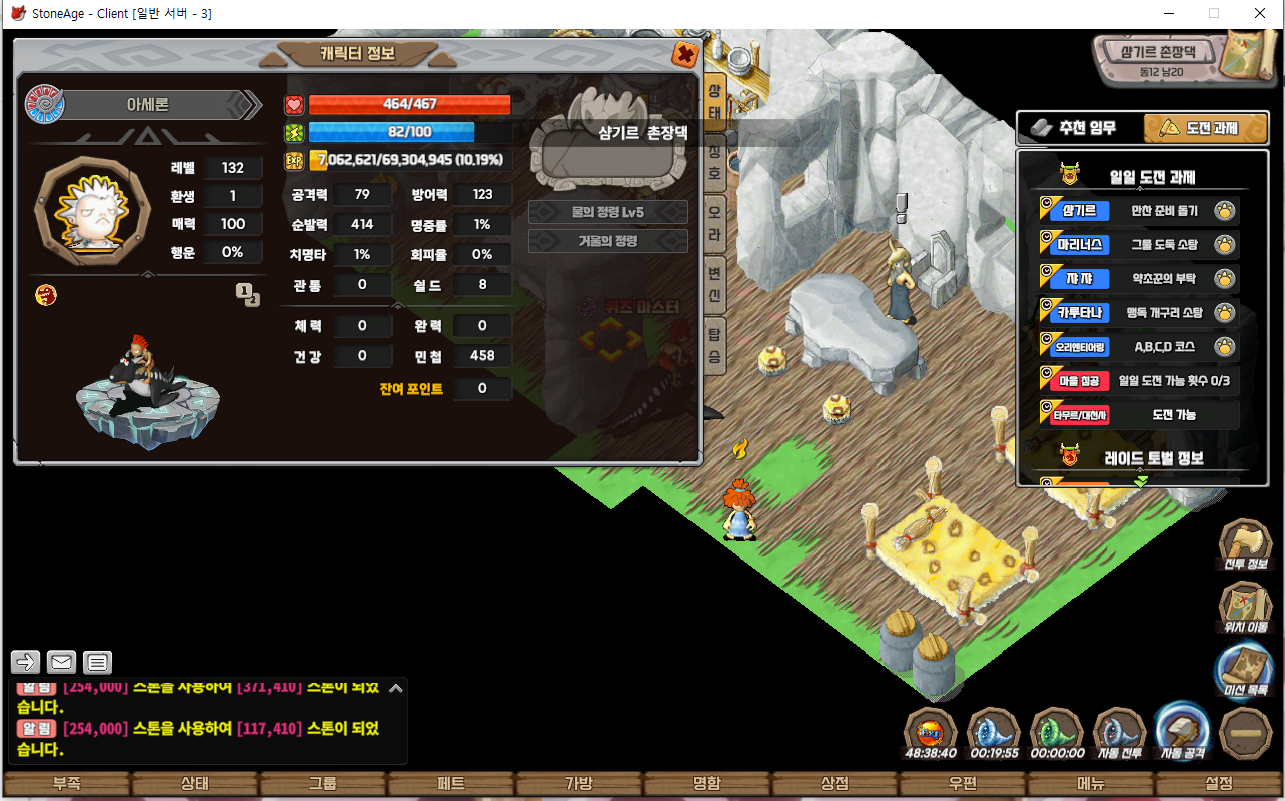Click the Exp boost timer icon
This screenshot has width=1285, height=801.
[x=930, y=731]
